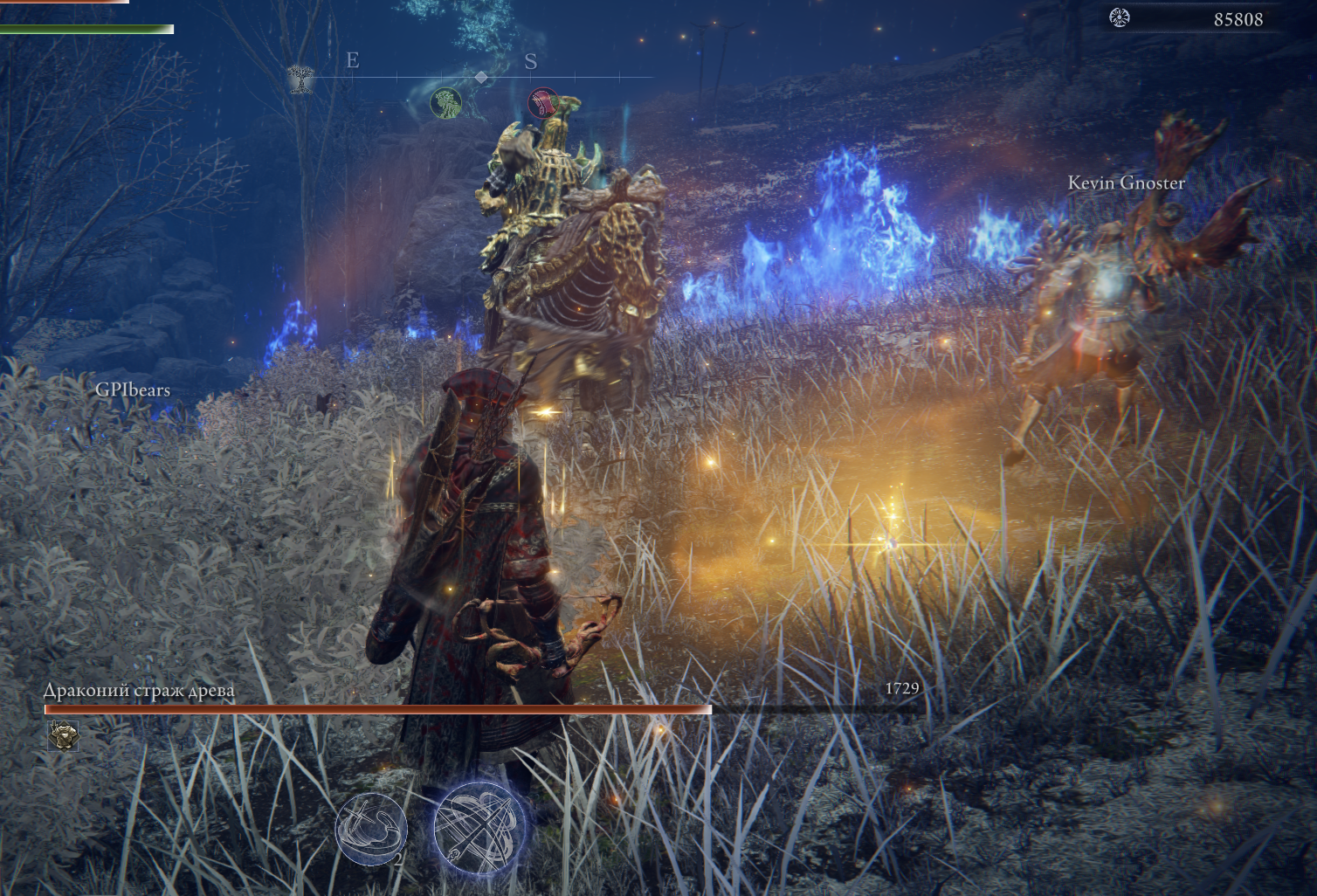Activate the swirling arrow skill with 2 charges
Image resolution: width=1317 pixels, height=896 pixels.
click(372, 829)
